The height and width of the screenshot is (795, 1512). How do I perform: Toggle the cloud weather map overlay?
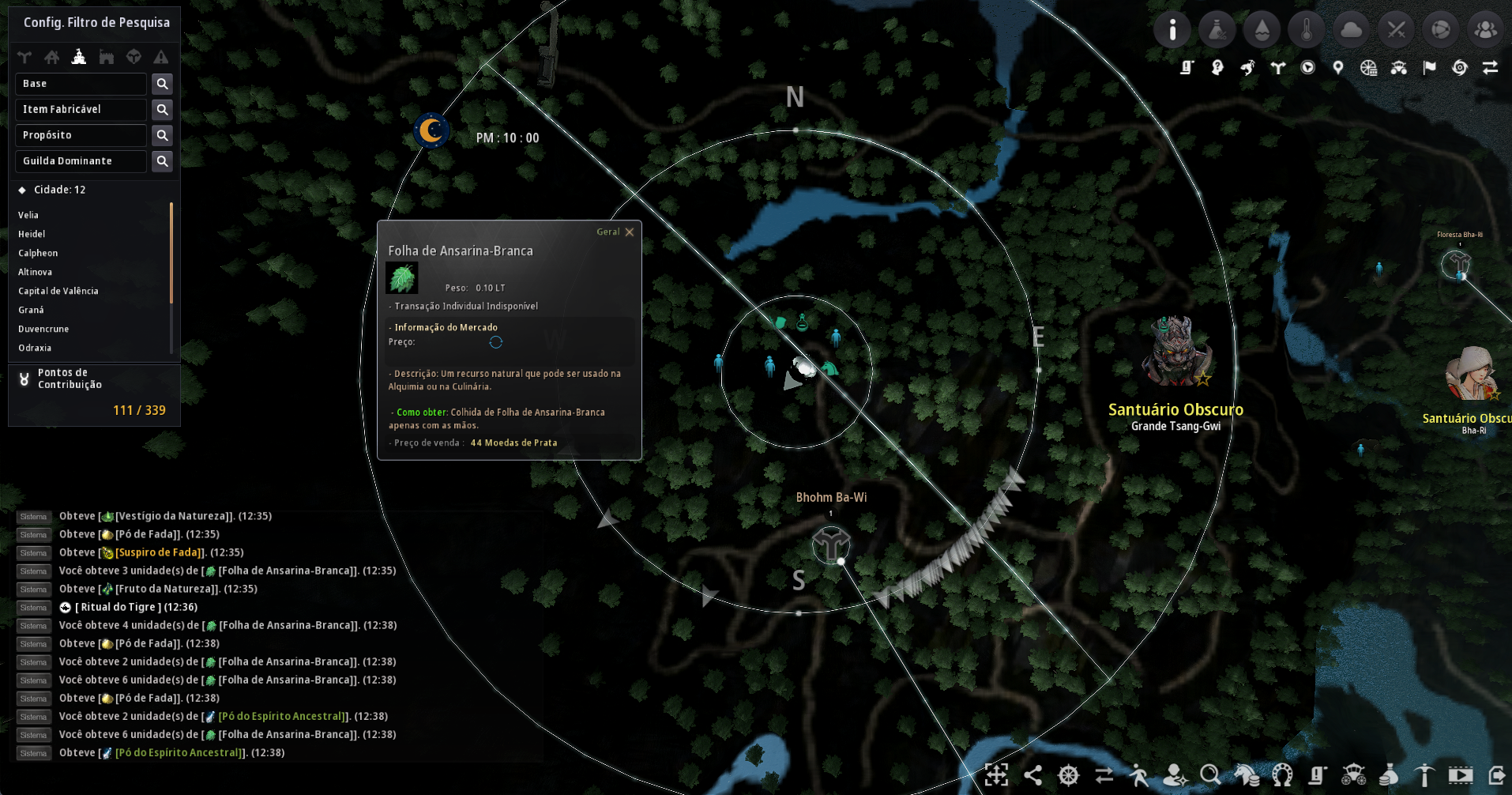[1352, 30]
